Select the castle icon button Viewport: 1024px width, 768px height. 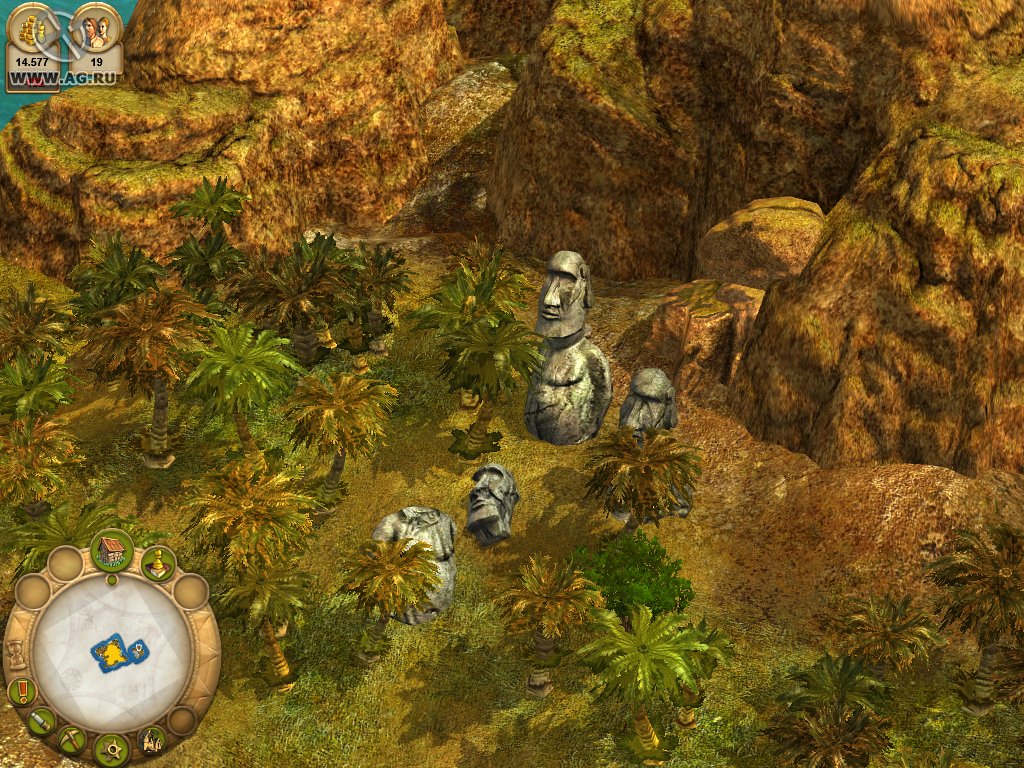click(x=152, y=740)
